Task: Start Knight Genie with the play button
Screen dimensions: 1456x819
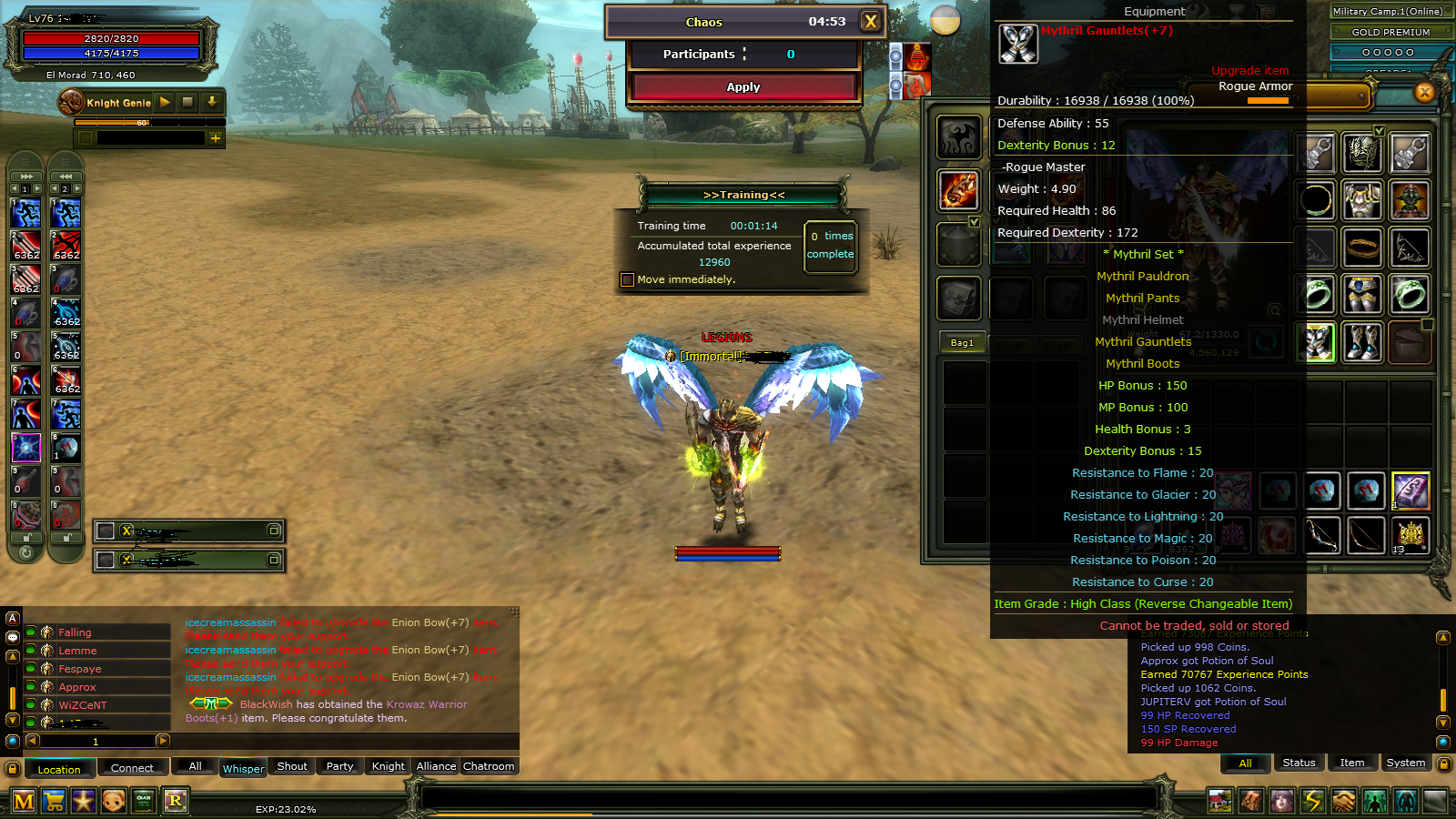Action: 164,103
